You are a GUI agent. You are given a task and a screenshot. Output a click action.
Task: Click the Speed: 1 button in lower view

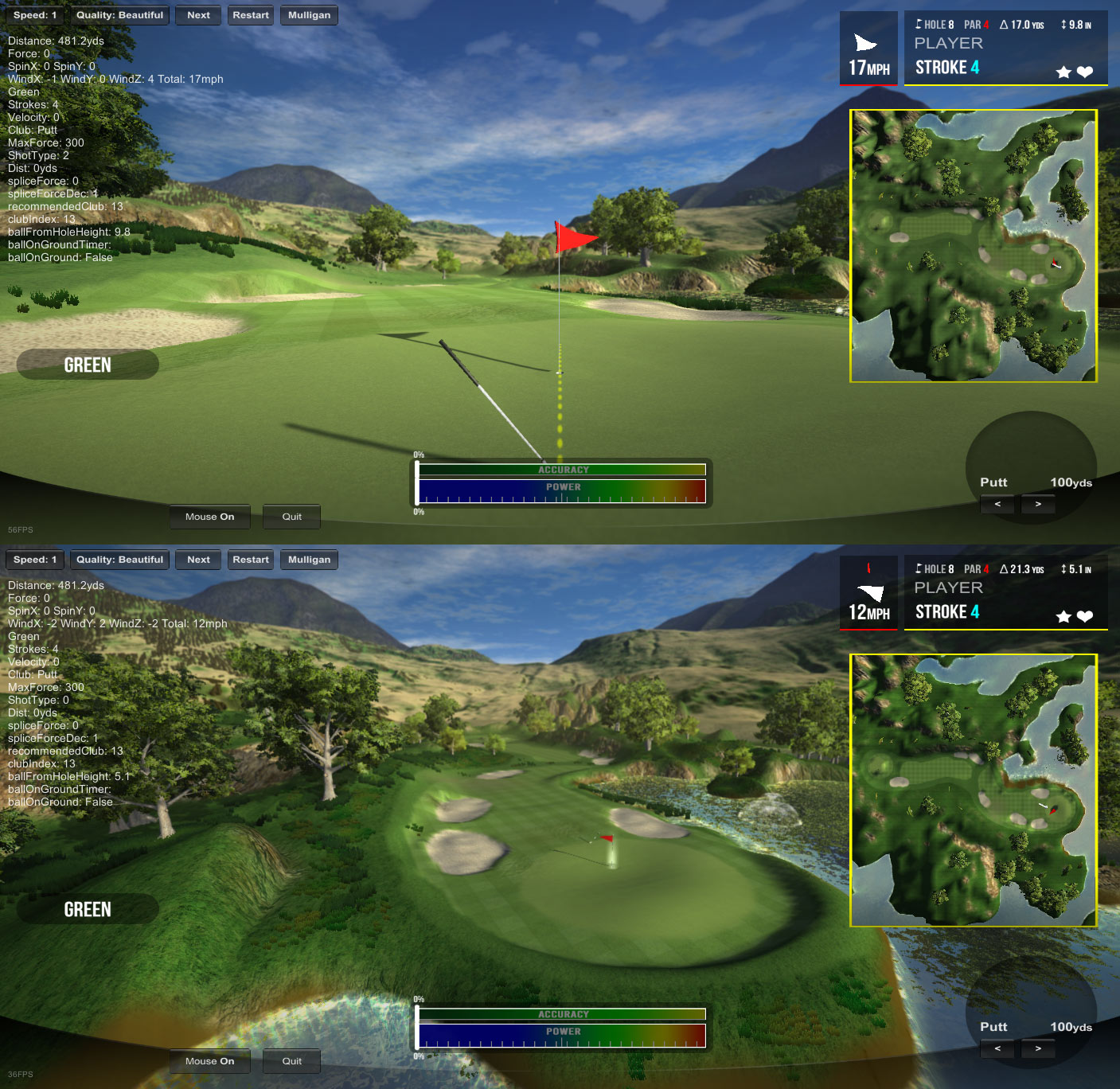pyautogui.click(x=35, y=560)
